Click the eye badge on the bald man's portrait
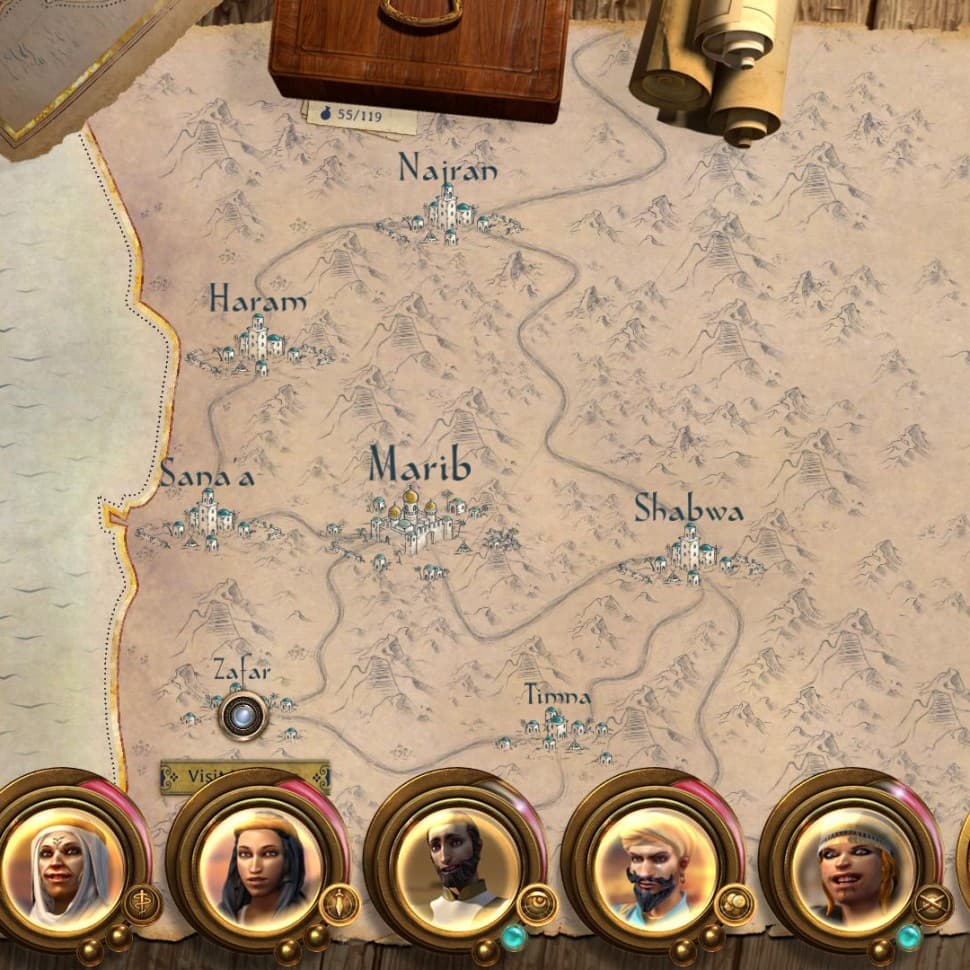 coord(538,904)
